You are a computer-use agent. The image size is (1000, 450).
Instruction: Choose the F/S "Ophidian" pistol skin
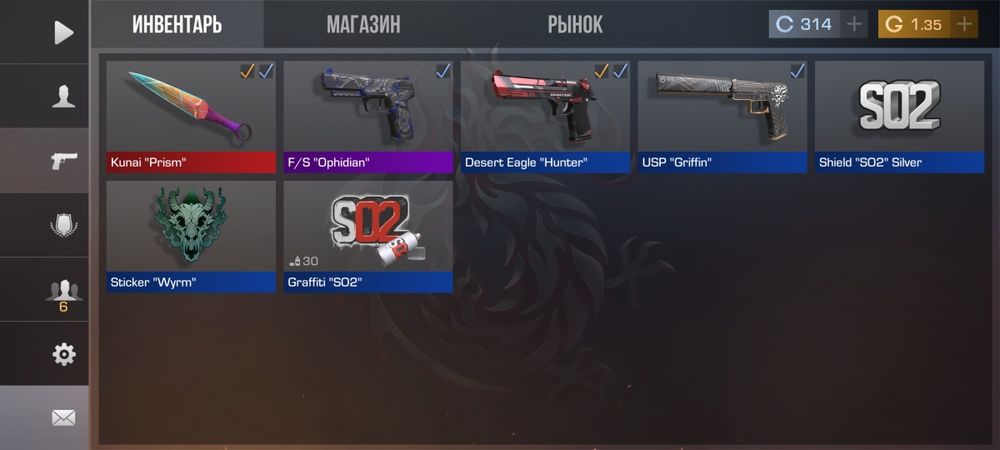coord(368,116)
